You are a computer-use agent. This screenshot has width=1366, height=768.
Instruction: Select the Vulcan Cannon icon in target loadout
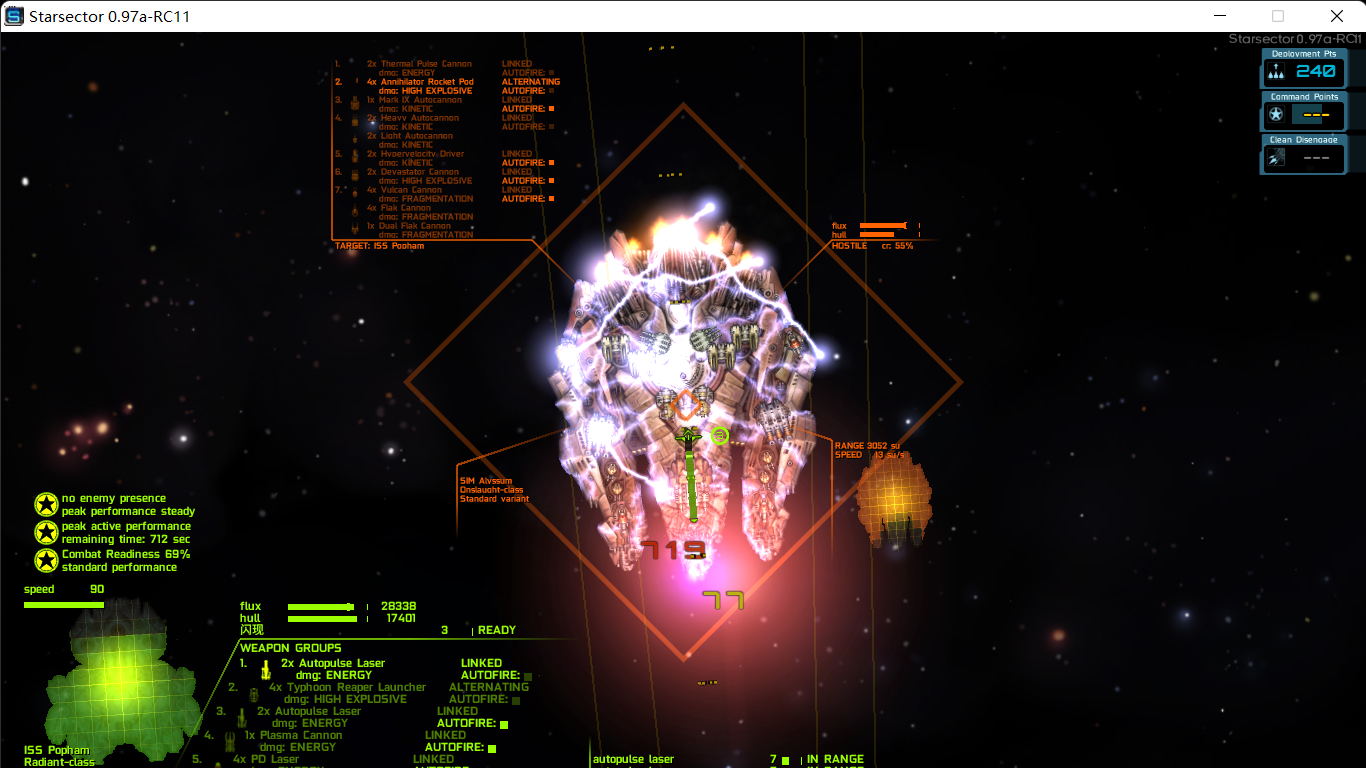click(x=354, y=192)
